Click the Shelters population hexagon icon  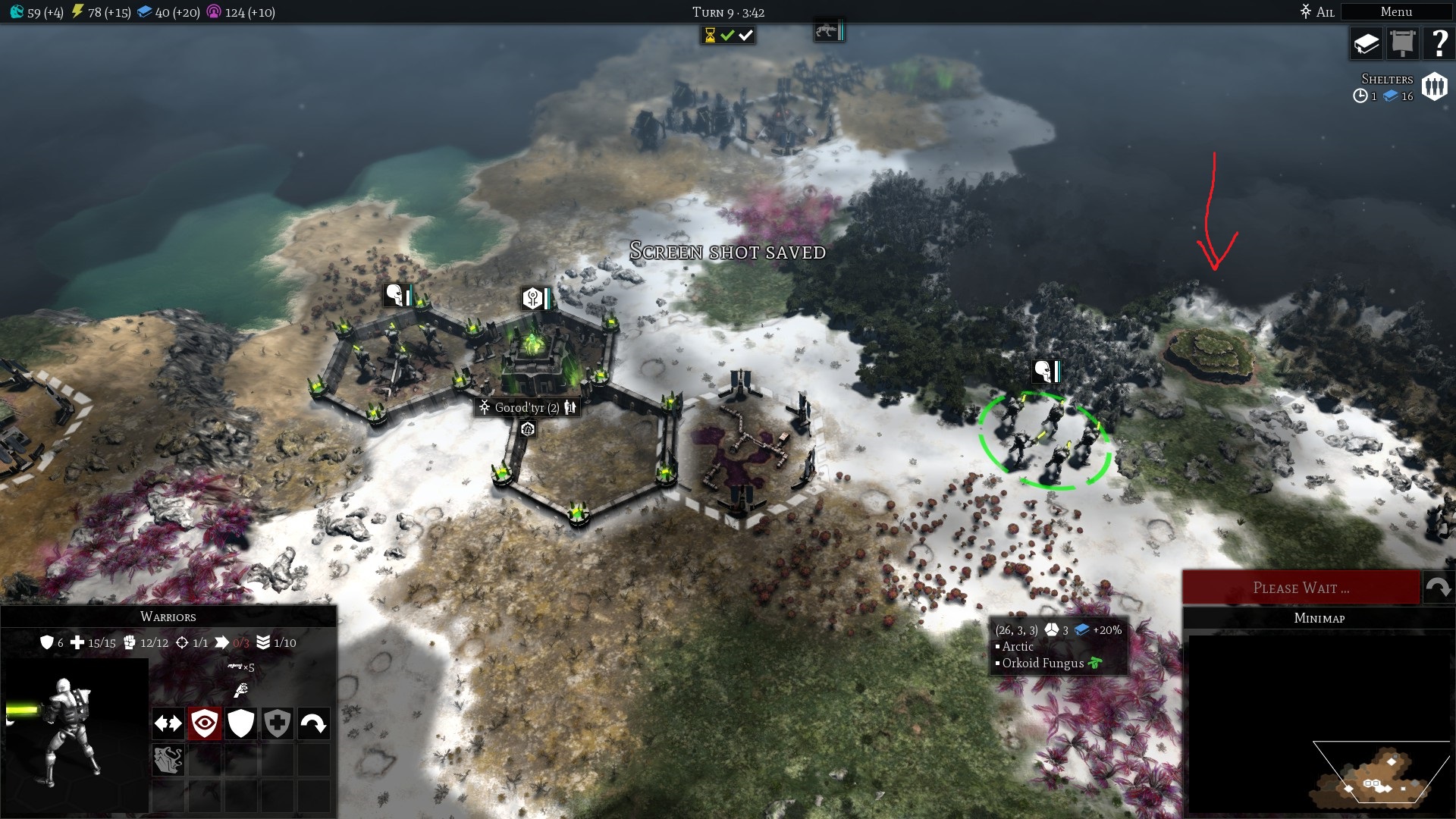1432,86
